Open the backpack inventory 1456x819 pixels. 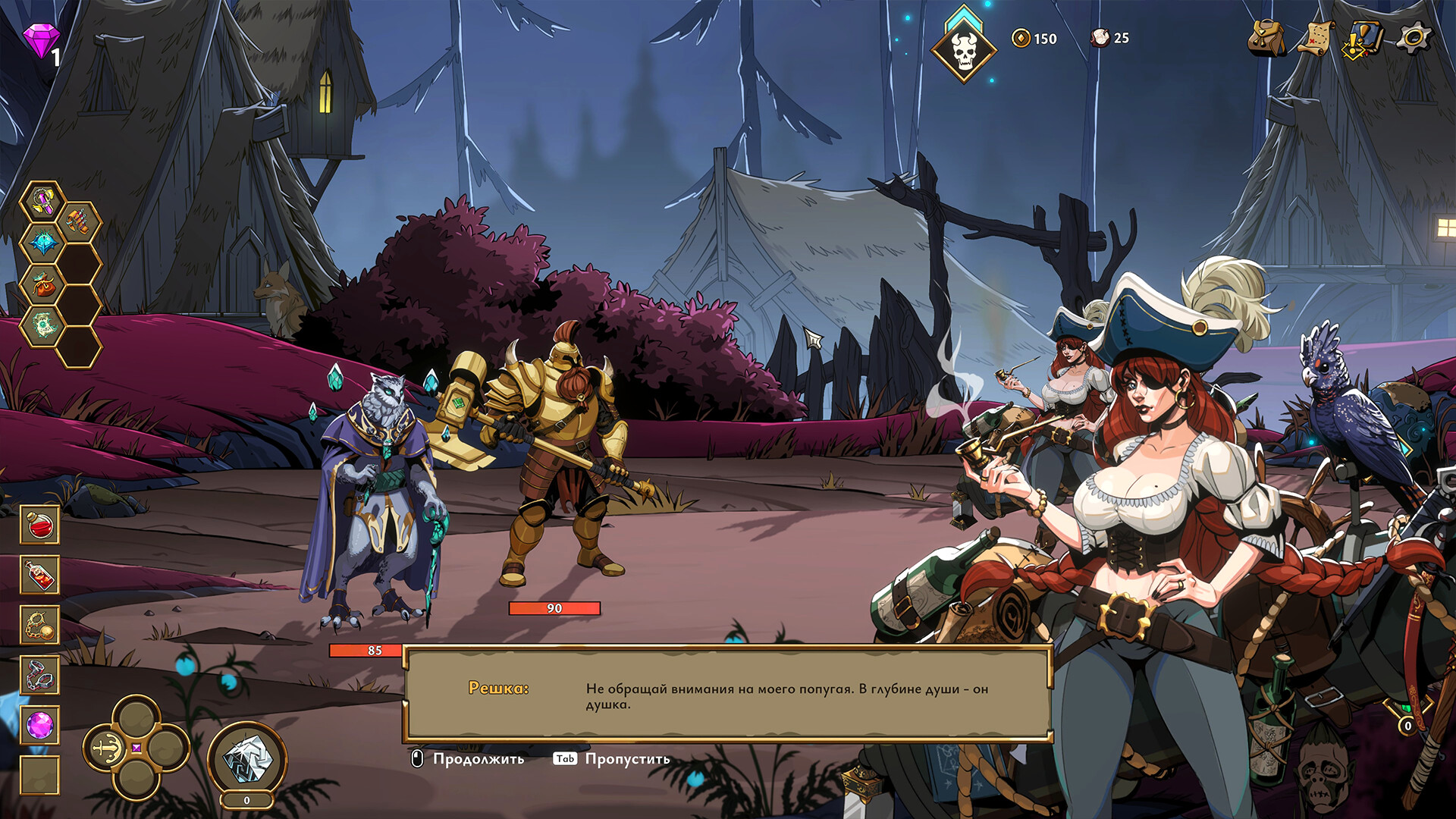[x=1266, y=38]
